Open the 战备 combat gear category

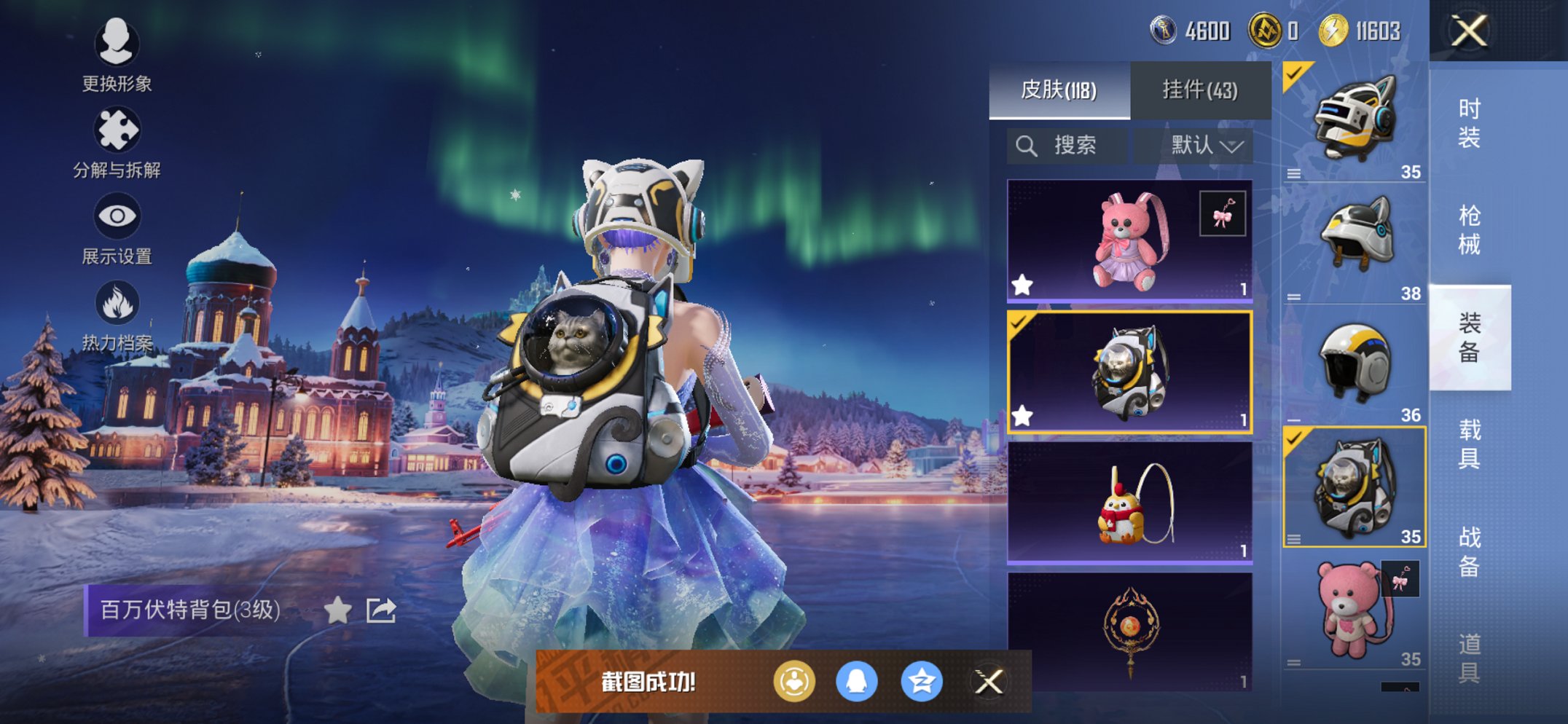[1469, 551]
